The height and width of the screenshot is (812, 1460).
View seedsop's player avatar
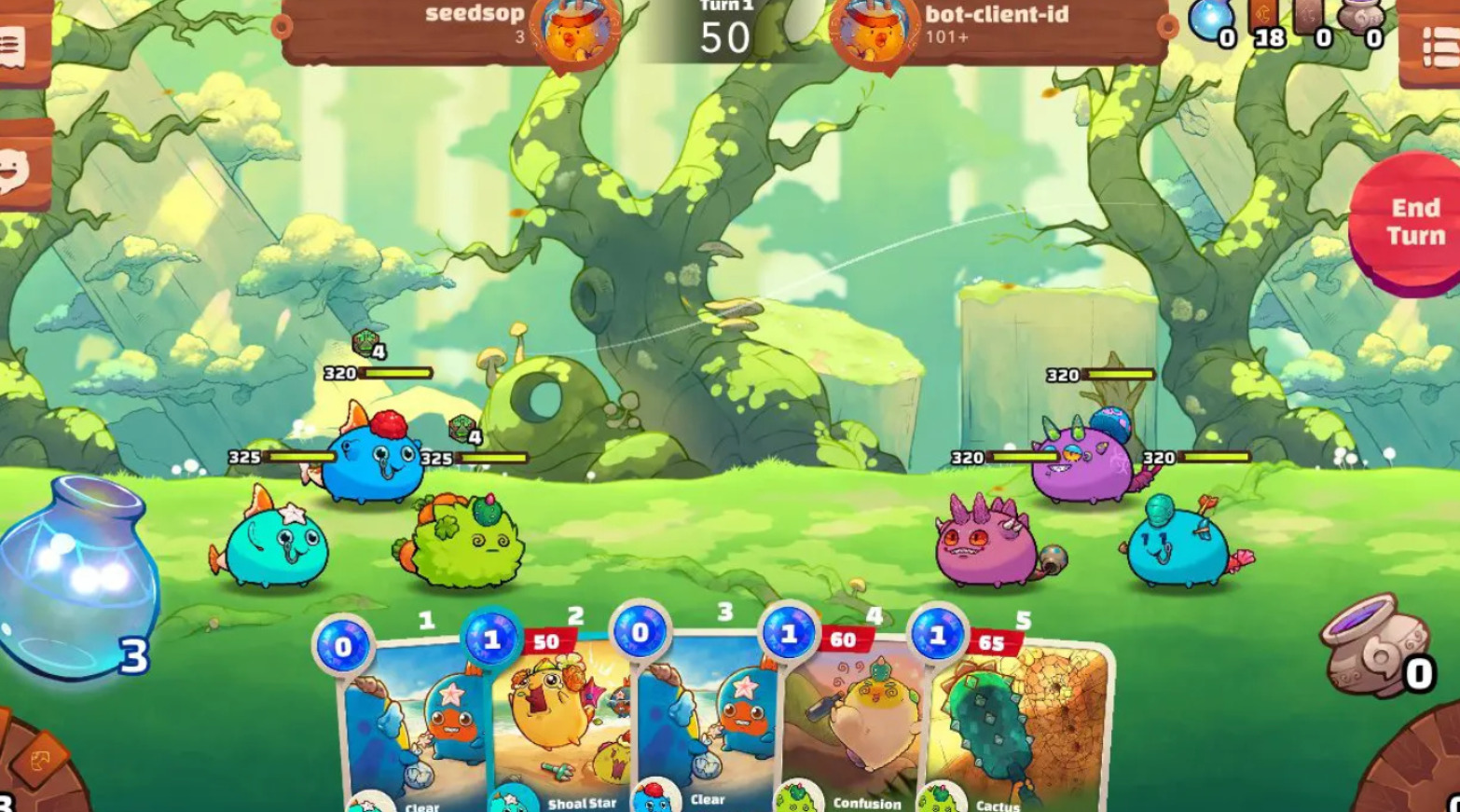[x=575, y=32]
